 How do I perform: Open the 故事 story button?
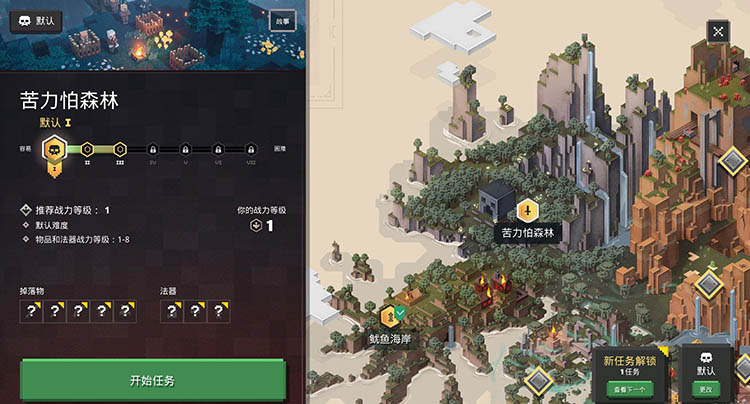pyautogui.click(x=282, y=20)
